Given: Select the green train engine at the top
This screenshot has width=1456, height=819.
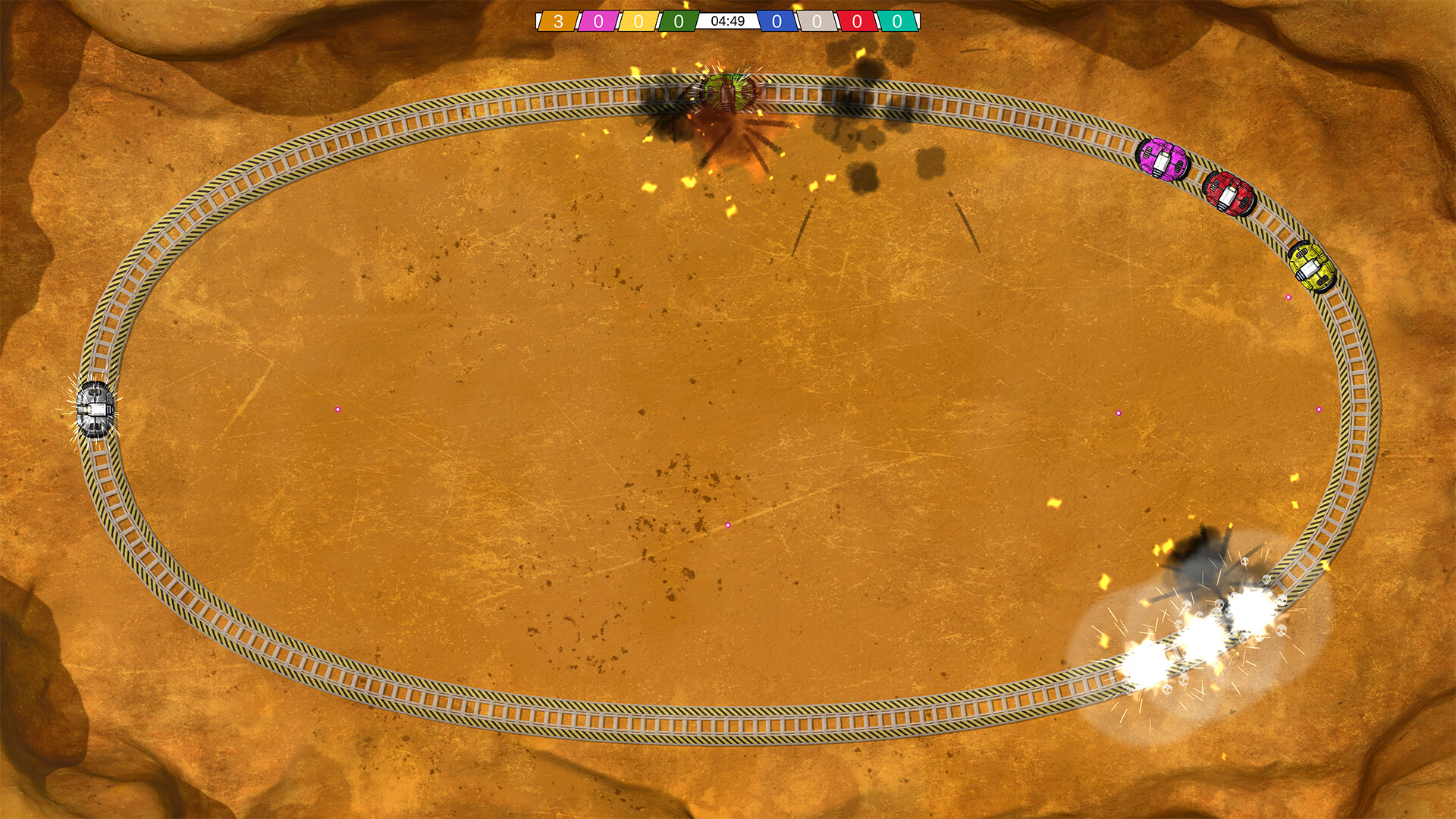Looking at the screenshot, I should [726, 93].
